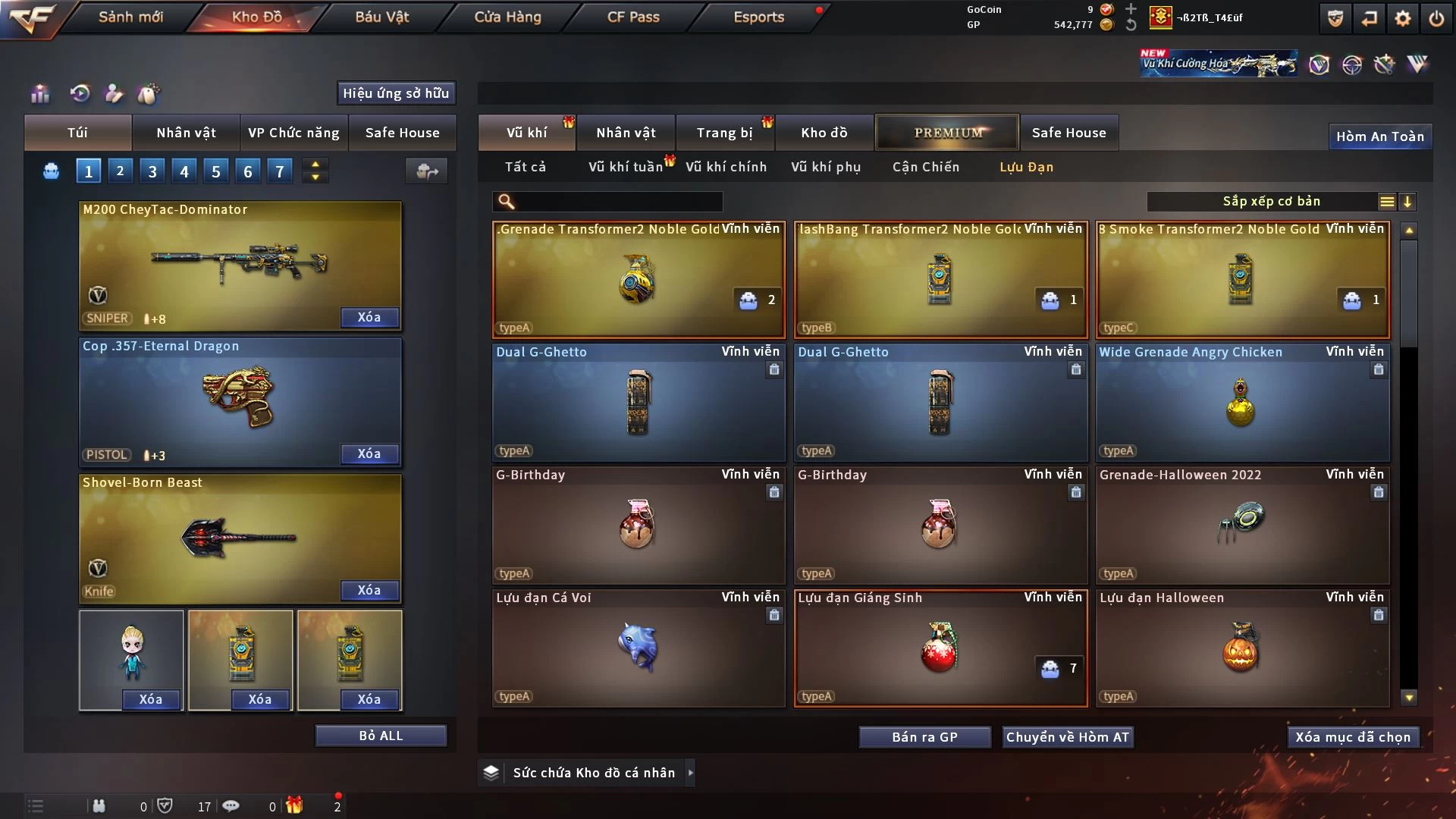
Task: Show the Cận Chiến category
Action: coord(925,167)
